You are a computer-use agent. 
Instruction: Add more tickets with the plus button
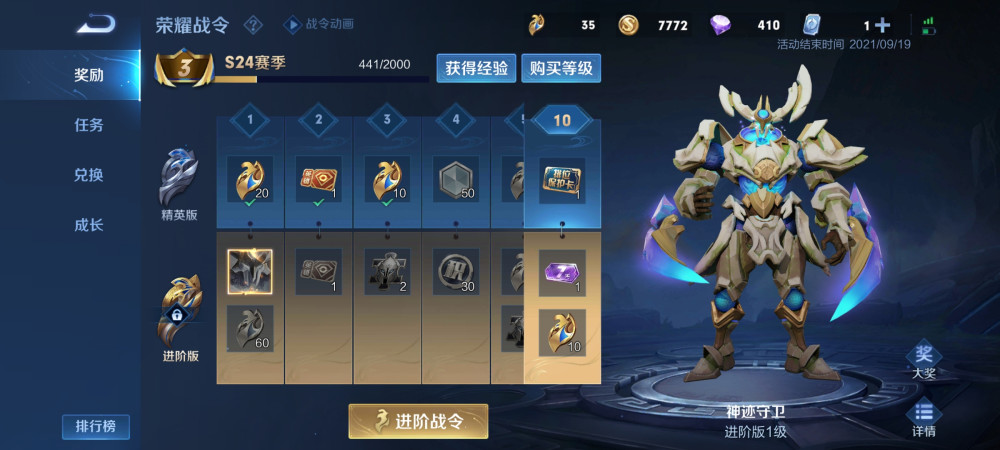click(x=882, y=25)
